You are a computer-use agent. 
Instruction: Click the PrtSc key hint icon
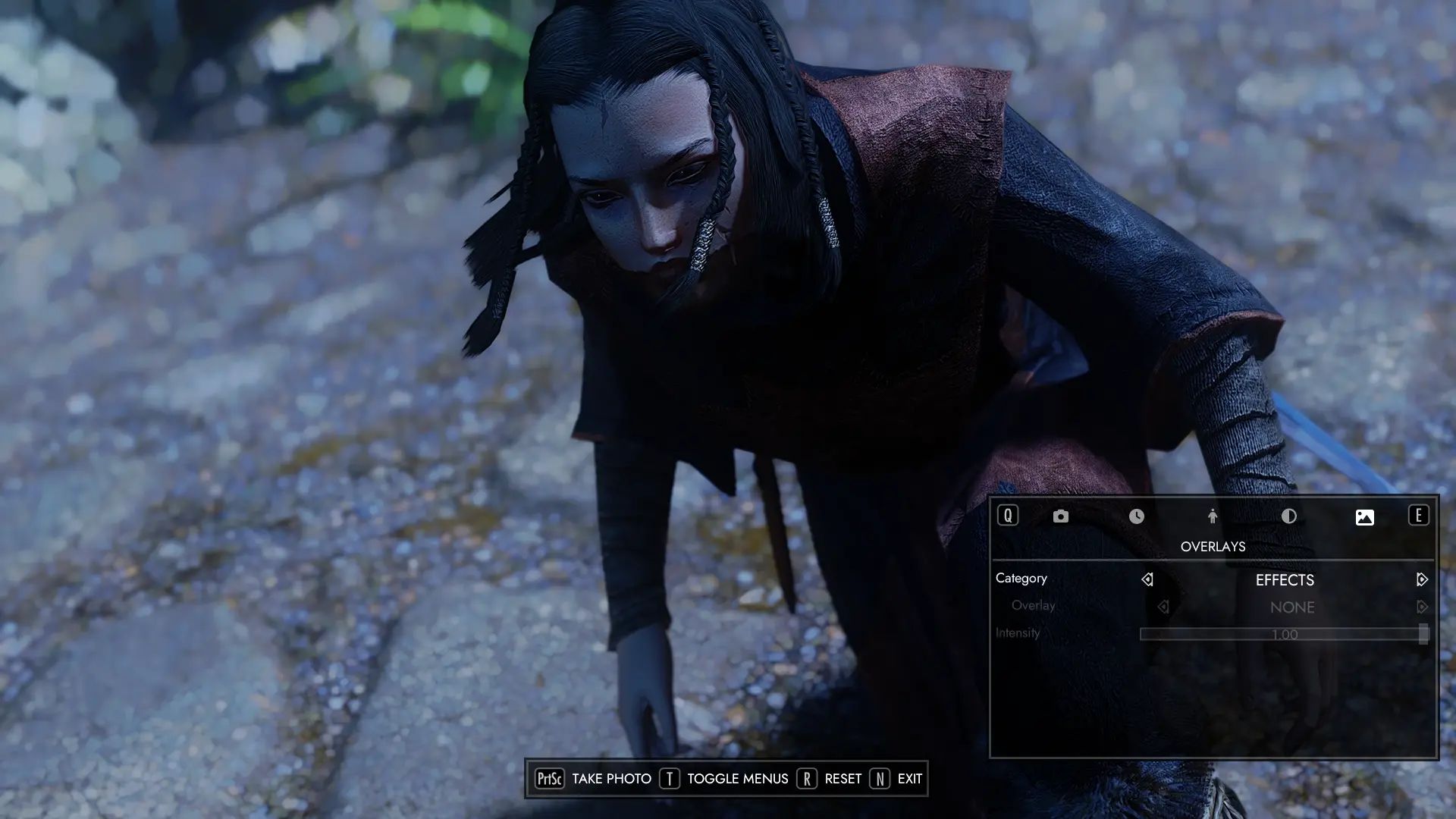click(x=549, y=778)
